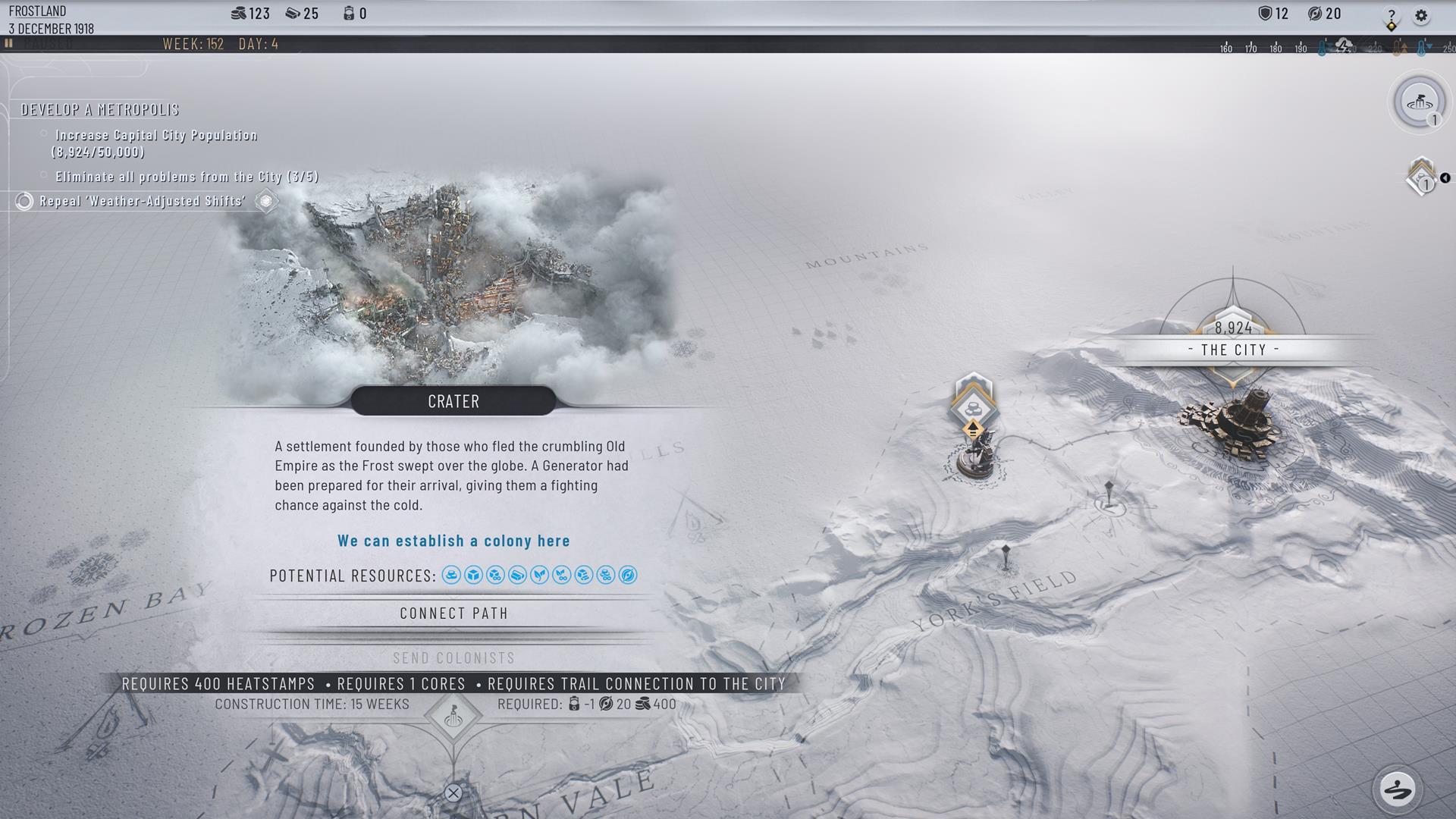
Task: Click the Connect Path button
Action: (x=453, y=613)
